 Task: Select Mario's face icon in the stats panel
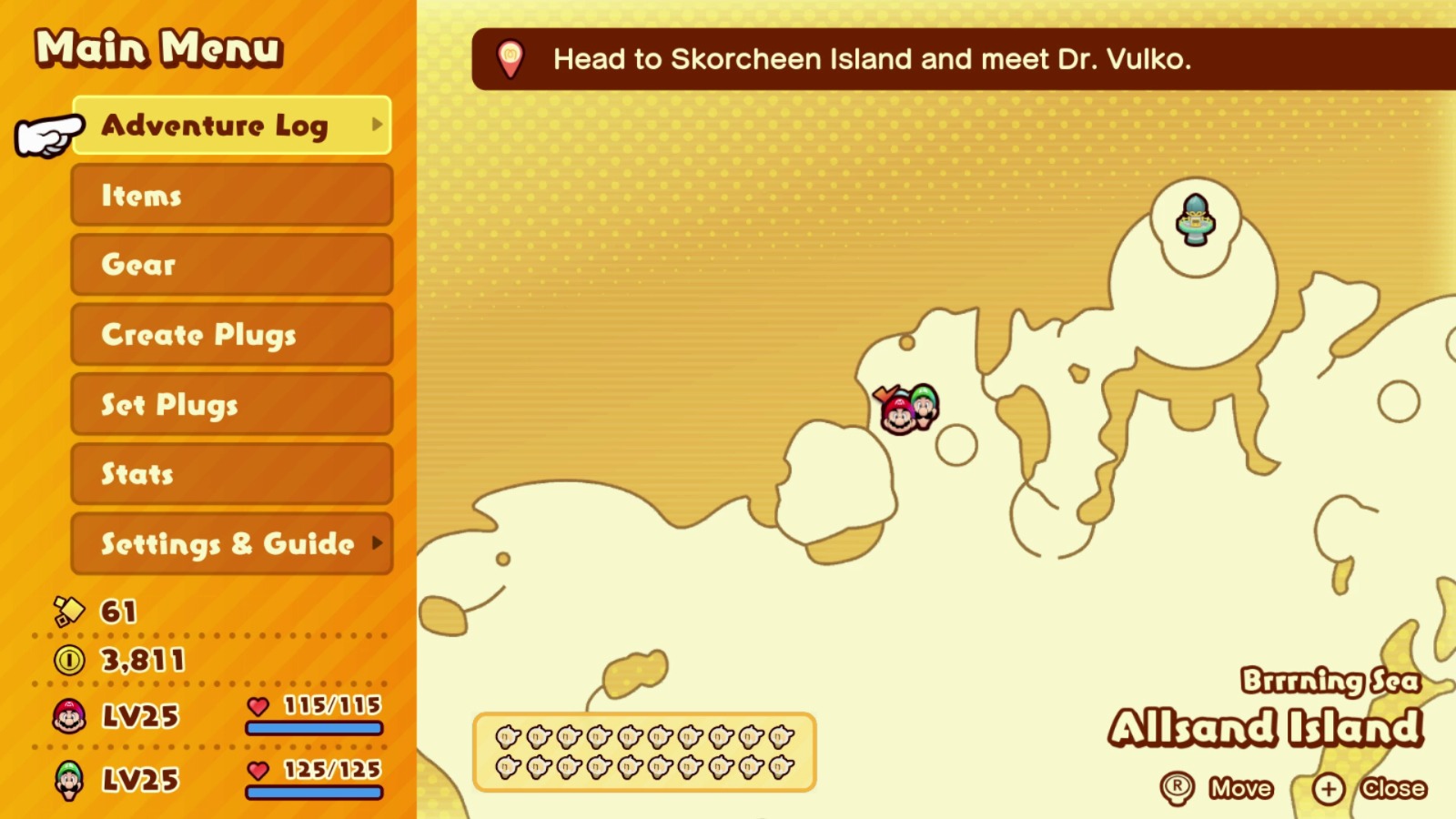click(68, 716)
